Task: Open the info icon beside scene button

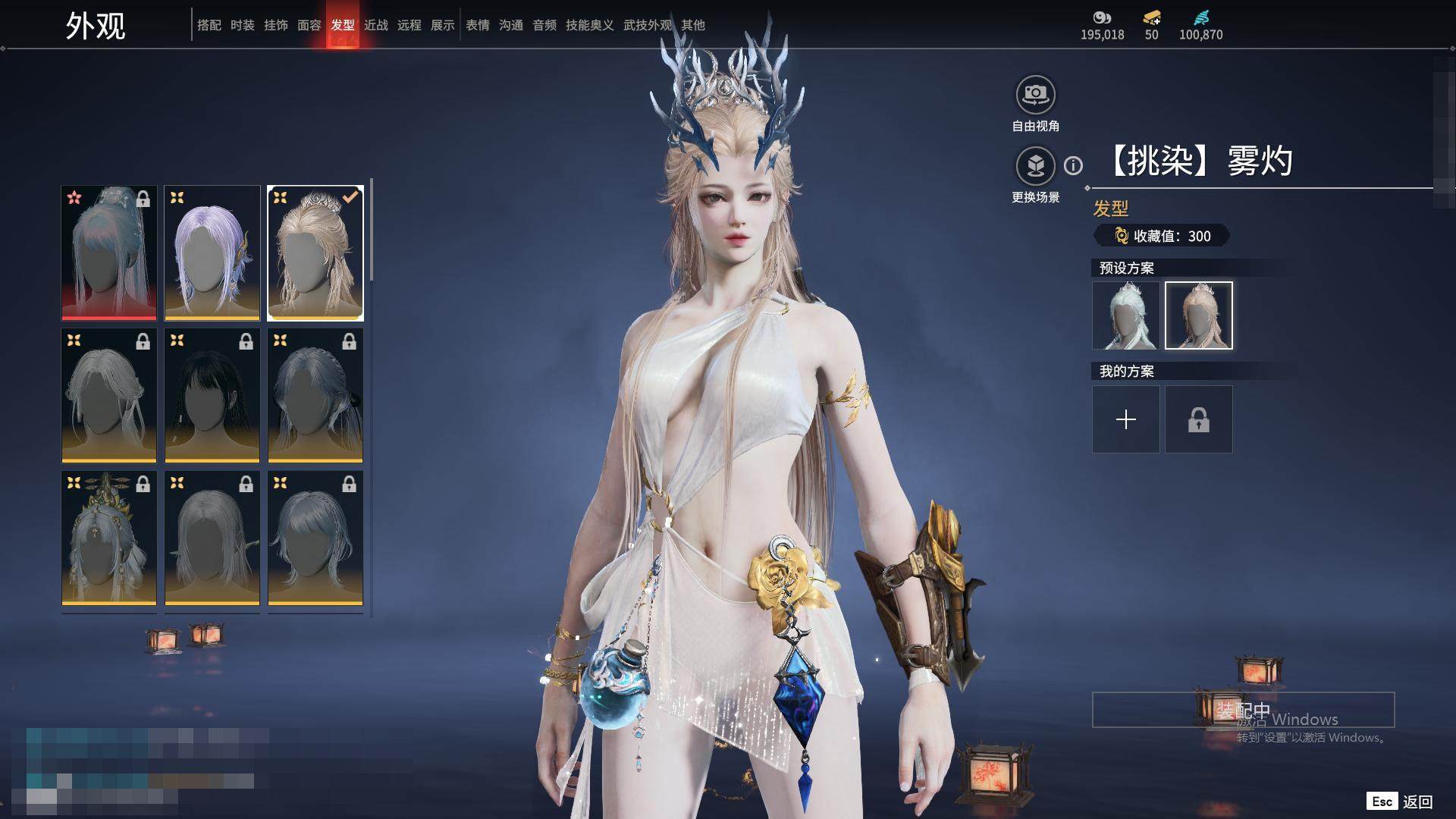Action: coord(1073,165)
